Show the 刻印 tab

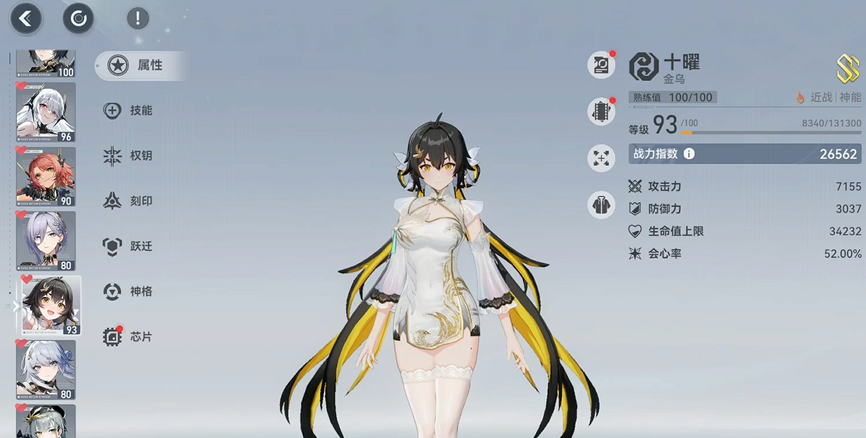129,201
